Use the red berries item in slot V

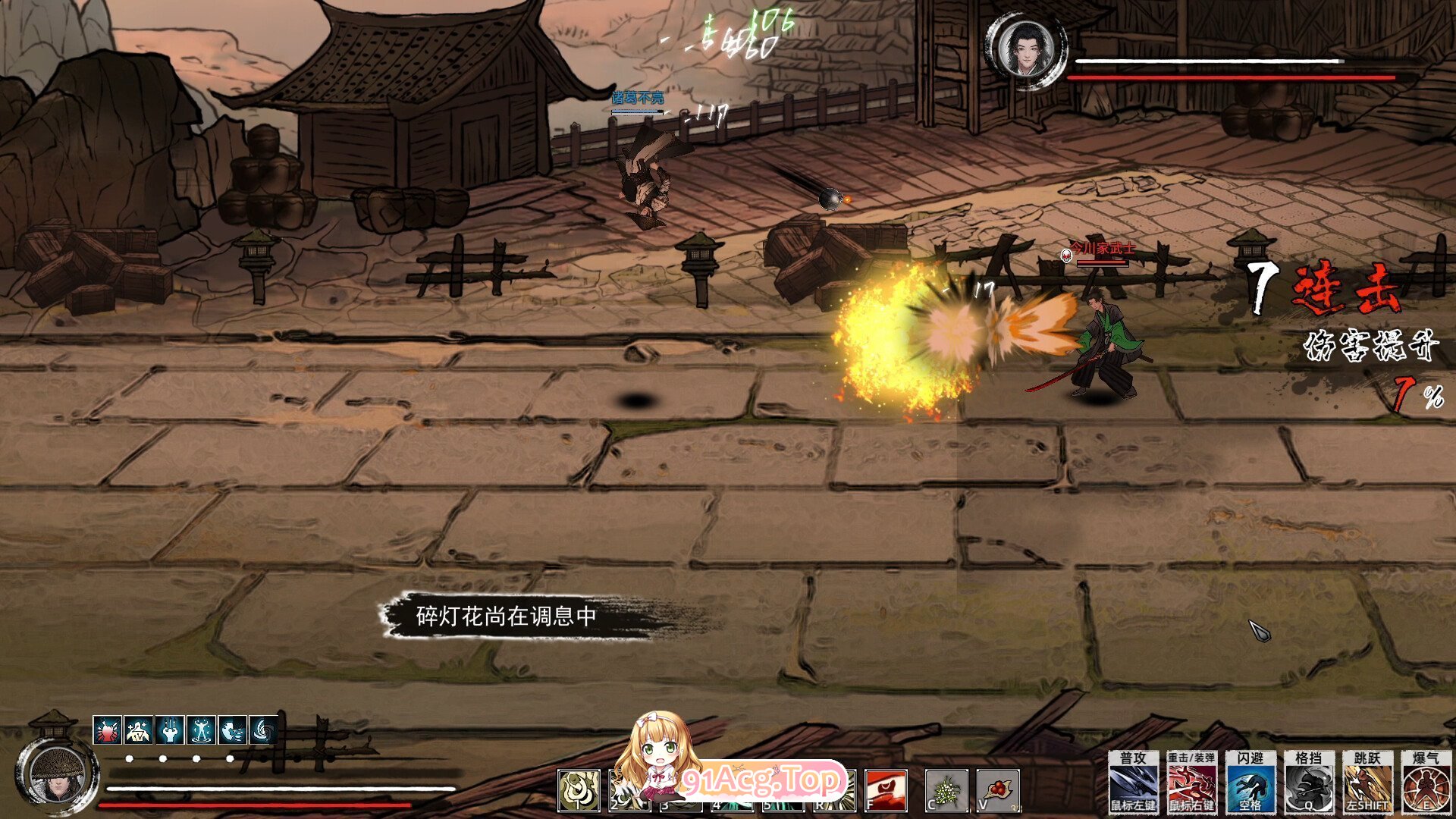pos(997,790)
